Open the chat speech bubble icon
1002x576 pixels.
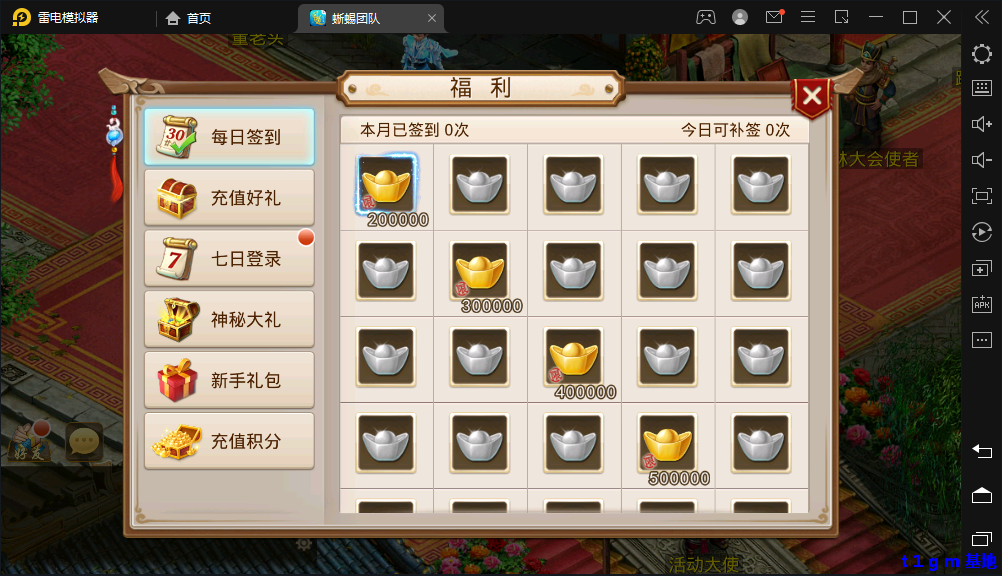(84, 441)
